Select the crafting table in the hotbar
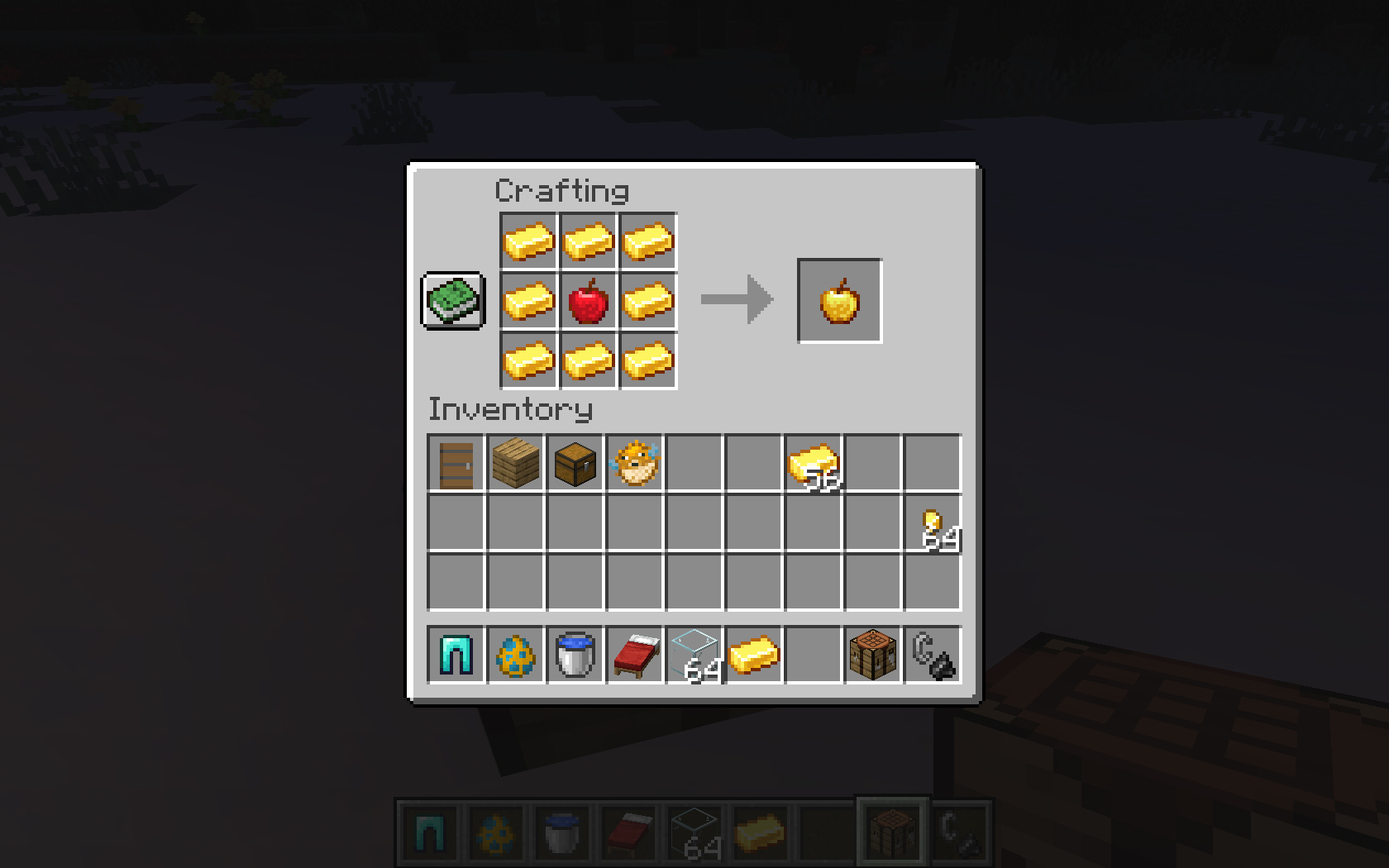 pyautogui.click(x=873, y=655)
